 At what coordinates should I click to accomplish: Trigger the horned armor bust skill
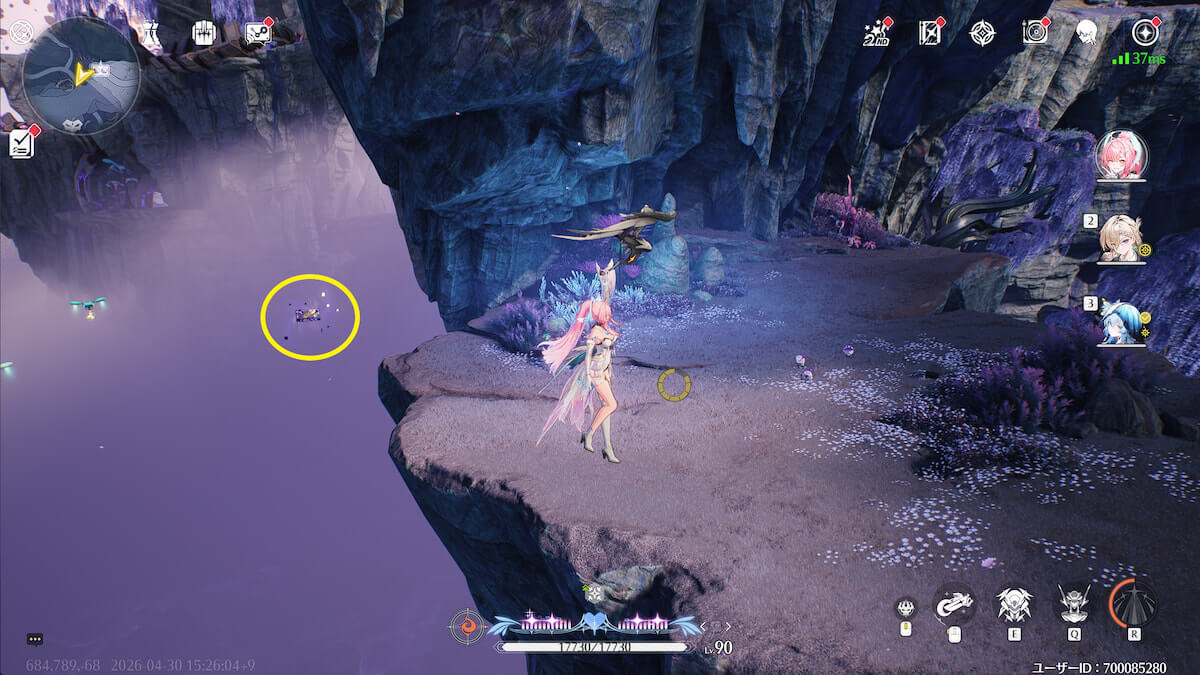point(1074,604)
